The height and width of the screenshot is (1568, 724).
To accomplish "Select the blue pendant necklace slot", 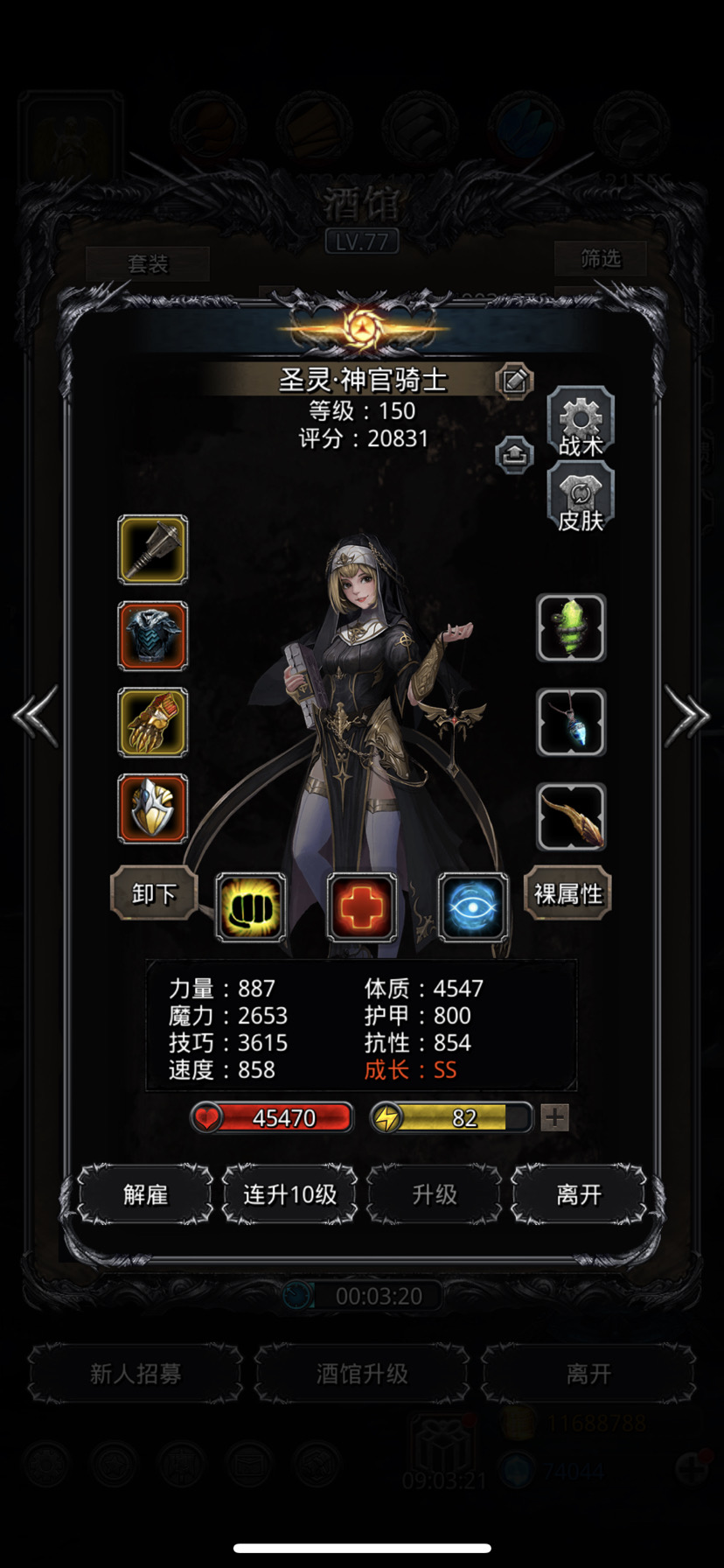I will click(571, 722).
